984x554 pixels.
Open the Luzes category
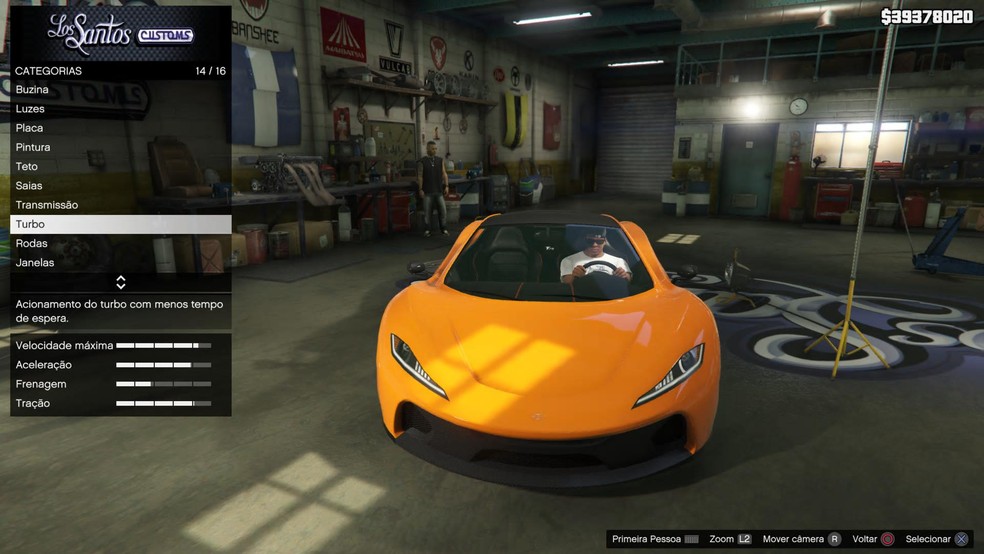click(120, 109)
